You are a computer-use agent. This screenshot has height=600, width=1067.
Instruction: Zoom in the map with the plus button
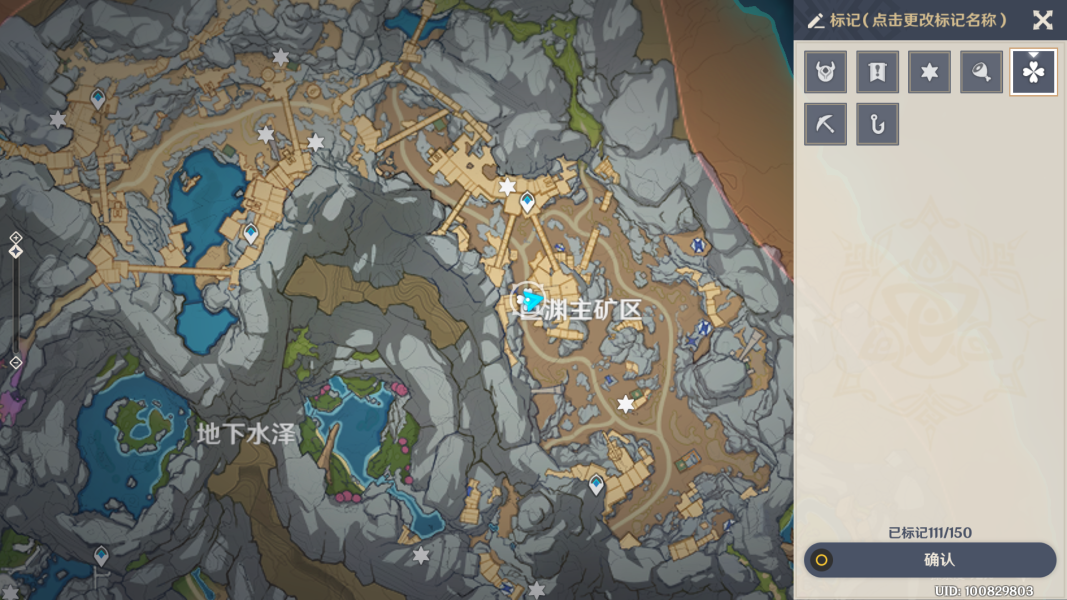pyautogui.click(x=16, y=238)
